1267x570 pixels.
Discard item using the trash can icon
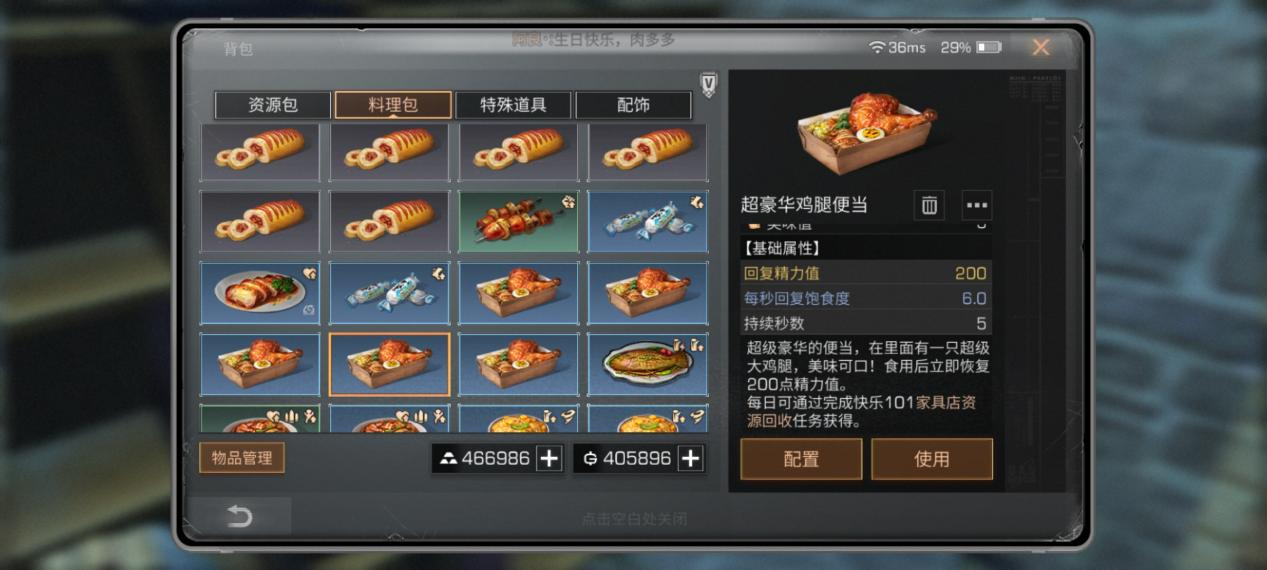pos(929,205)
